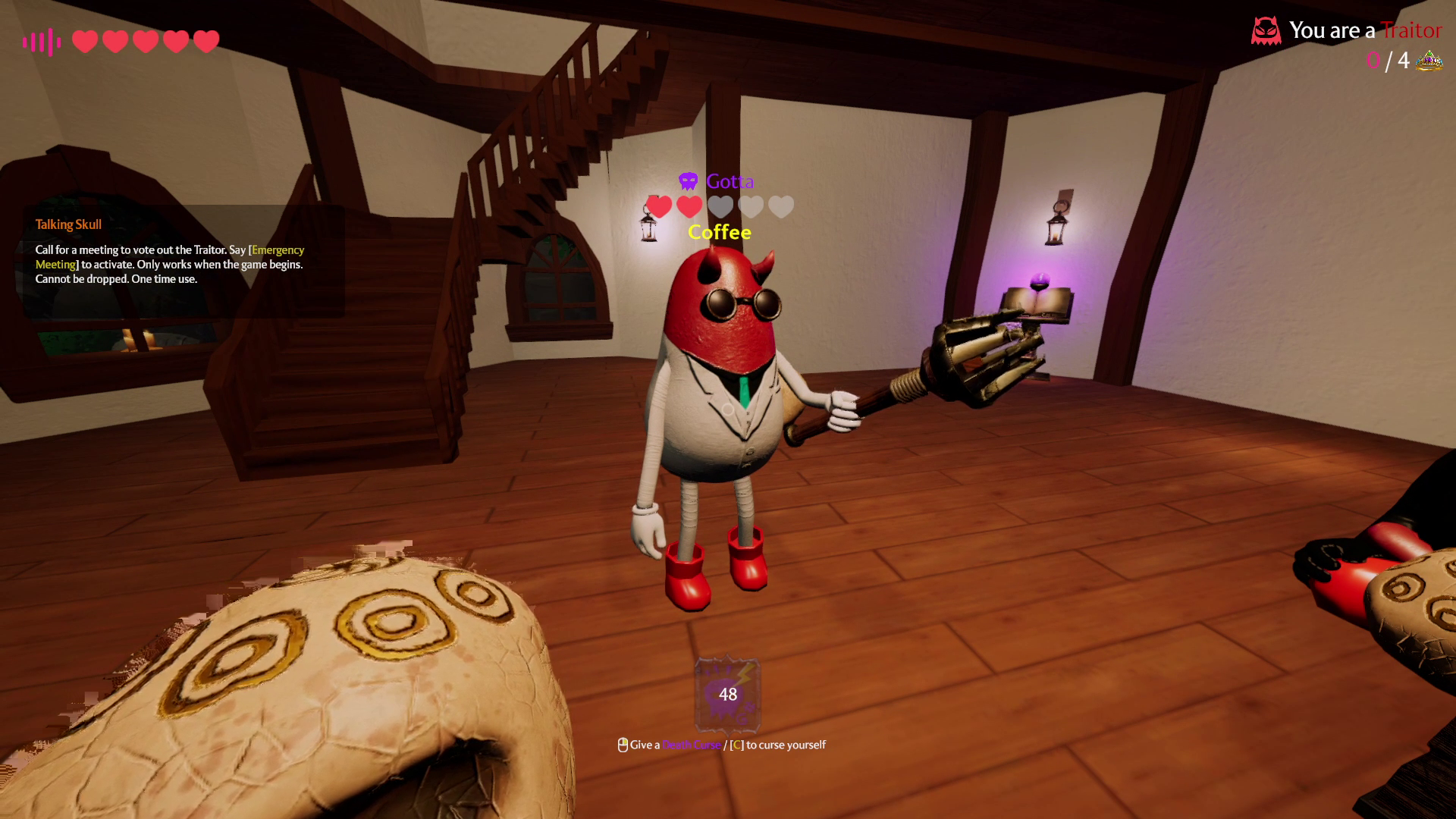The height and width of the screenshot is (819, 1456).
Task: Click the voice activity bars indicator
Action: (41, 41)
